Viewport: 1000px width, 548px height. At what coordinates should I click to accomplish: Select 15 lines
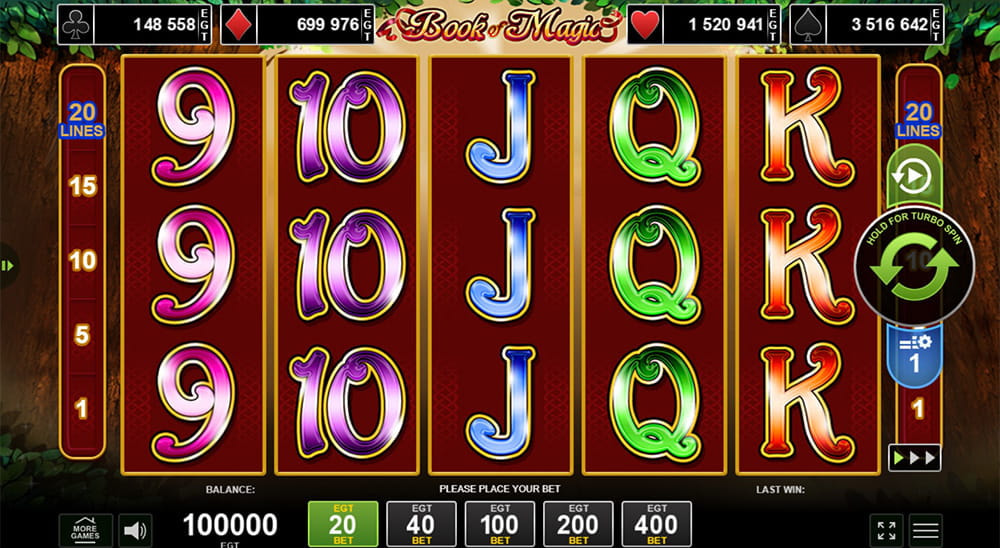click(82, 186)
